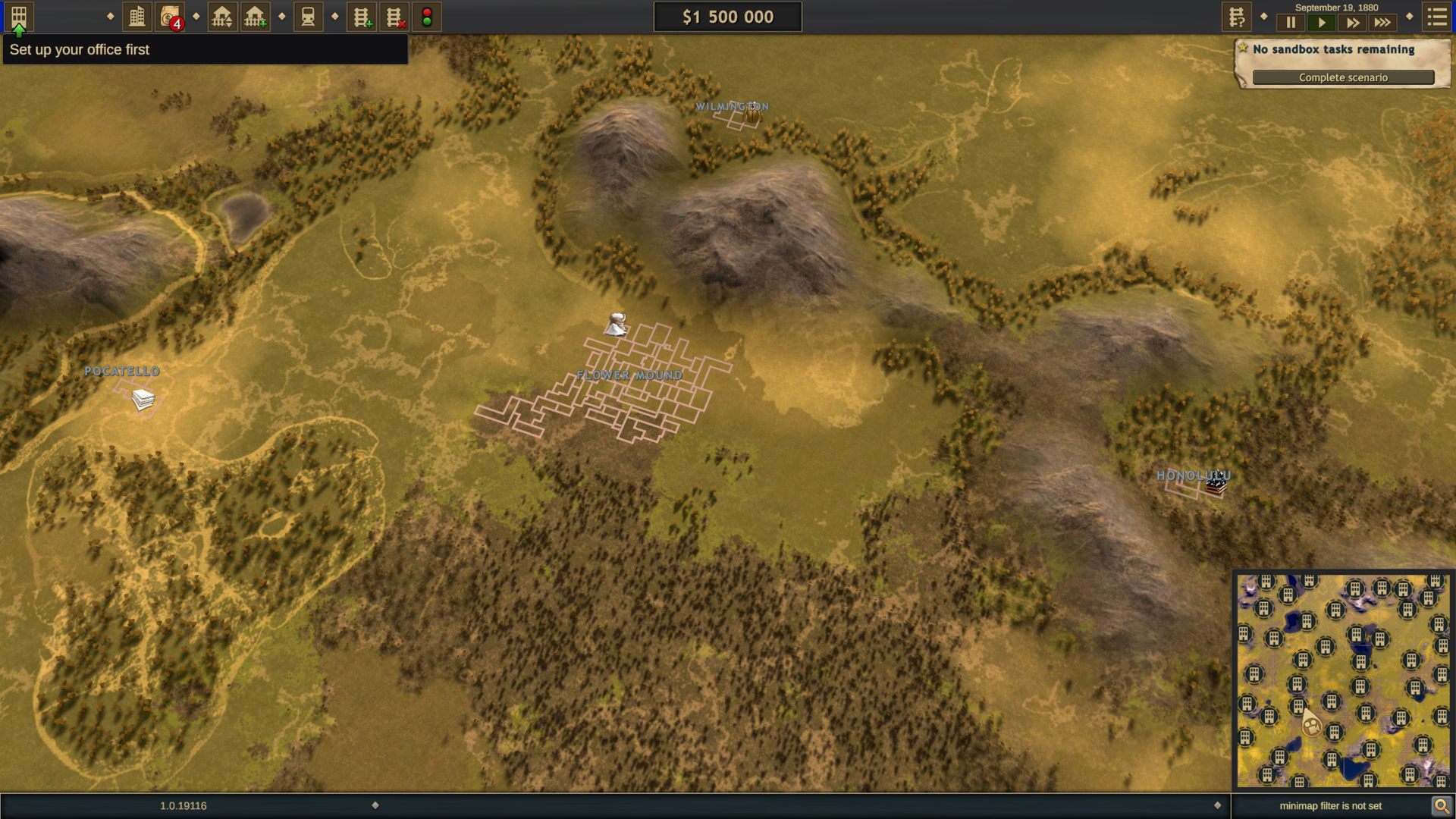Activate the remove track tool
1456x819 pixels.
coord(394,17)
